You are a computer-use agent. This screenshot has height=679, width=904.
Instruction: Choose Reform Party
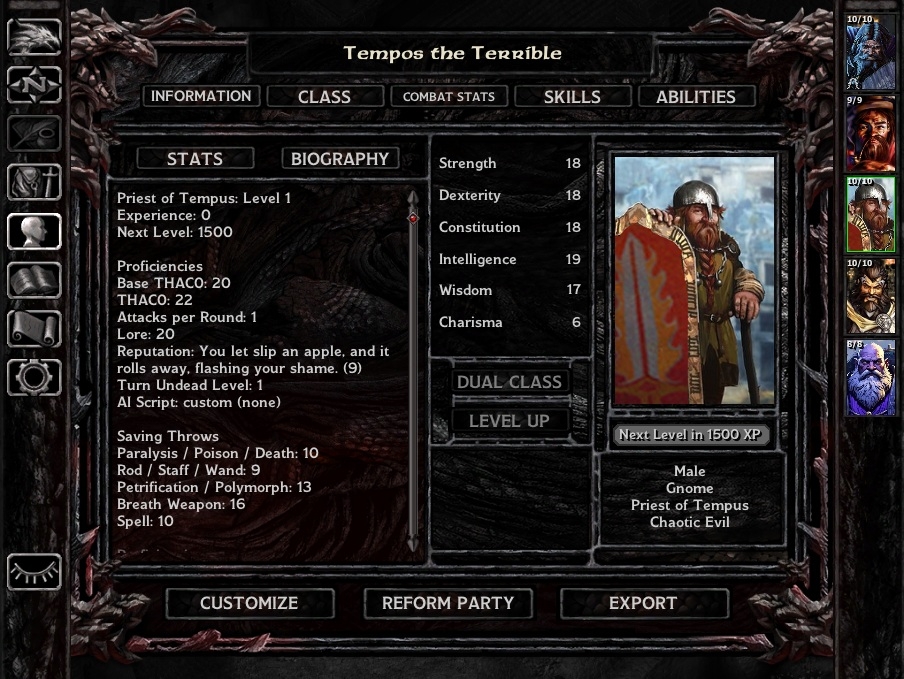pyautogui.click(x=448, y=603)
